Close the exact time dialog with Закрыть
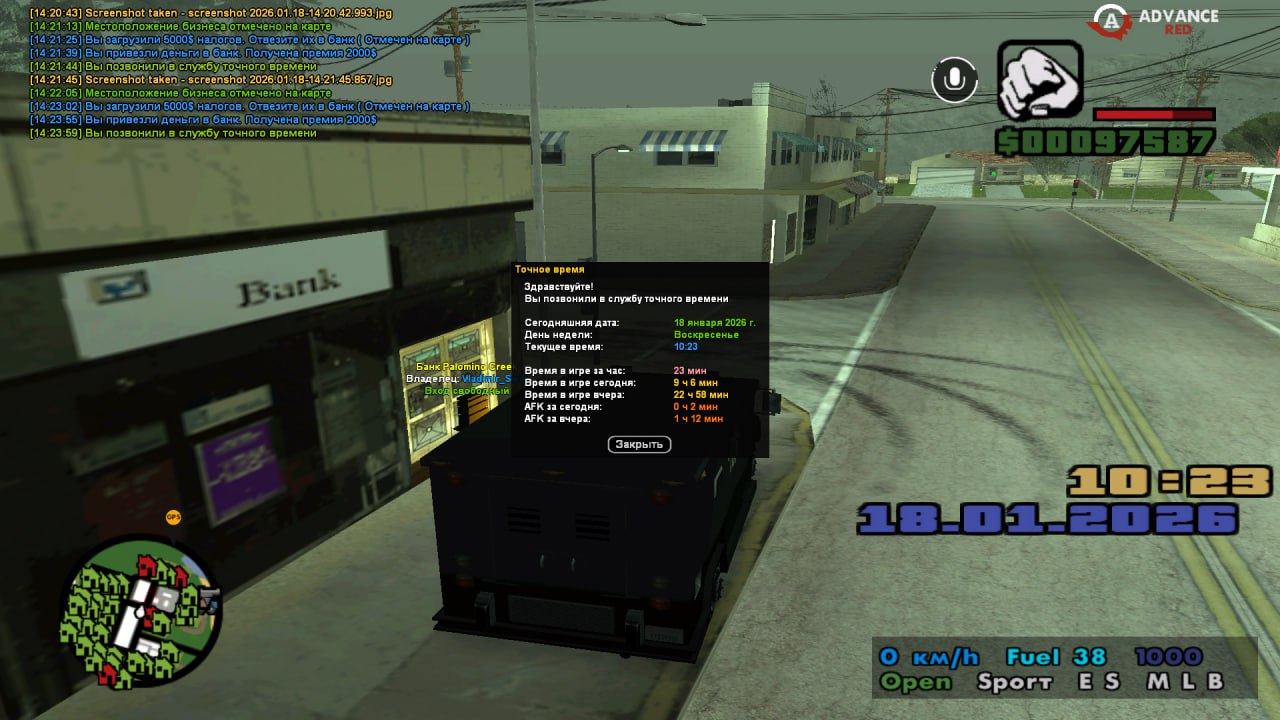 [x=639, y=444]
